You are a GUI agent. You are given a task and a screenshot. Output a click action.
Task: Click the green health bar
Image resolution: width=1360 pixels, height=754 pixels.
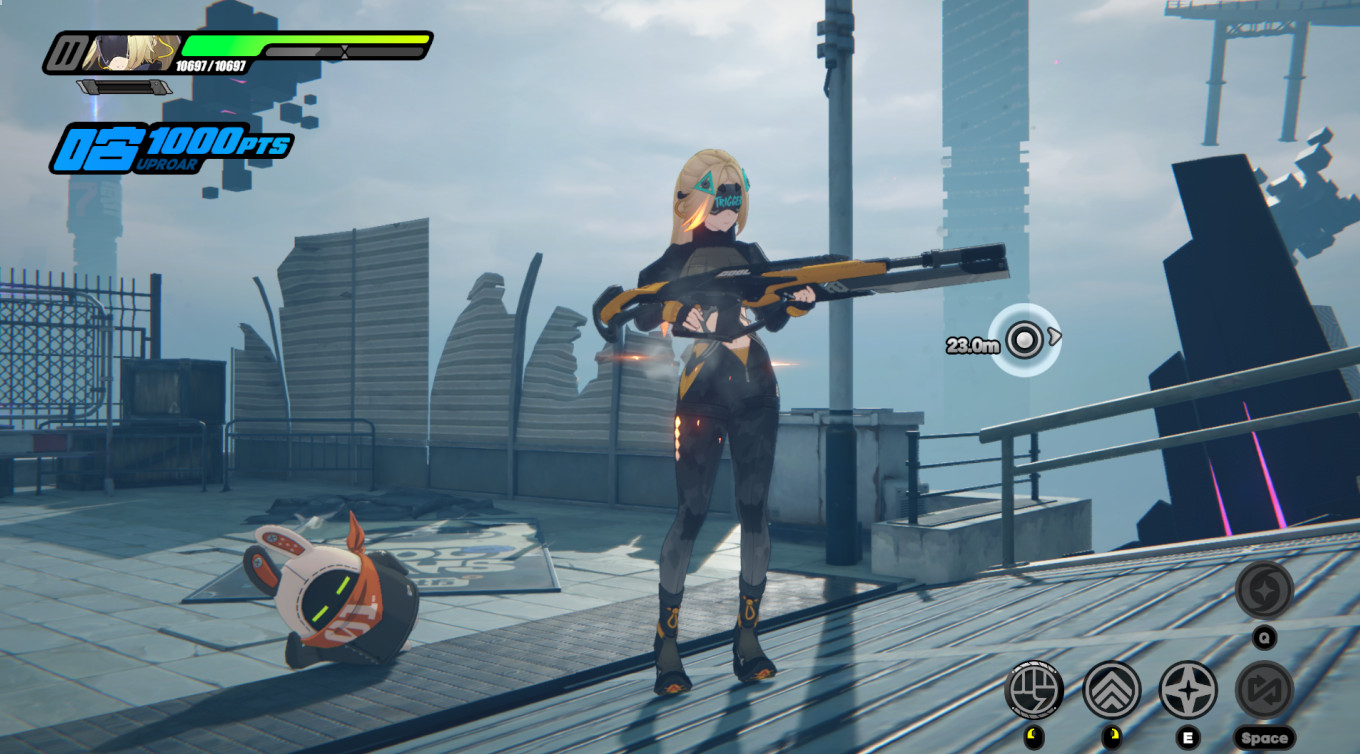pyautogui.click(x=223, y=46)
